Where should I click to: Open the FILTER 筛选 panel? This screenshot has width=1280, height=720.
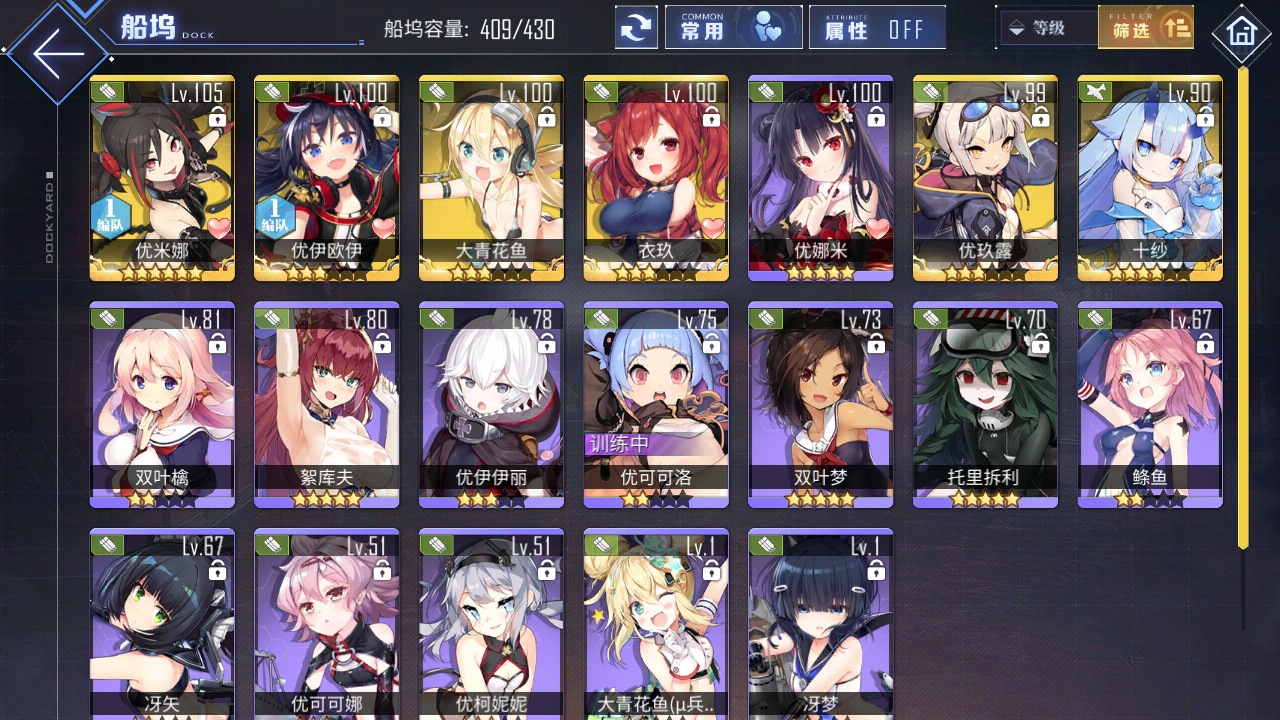[1146, 27]
